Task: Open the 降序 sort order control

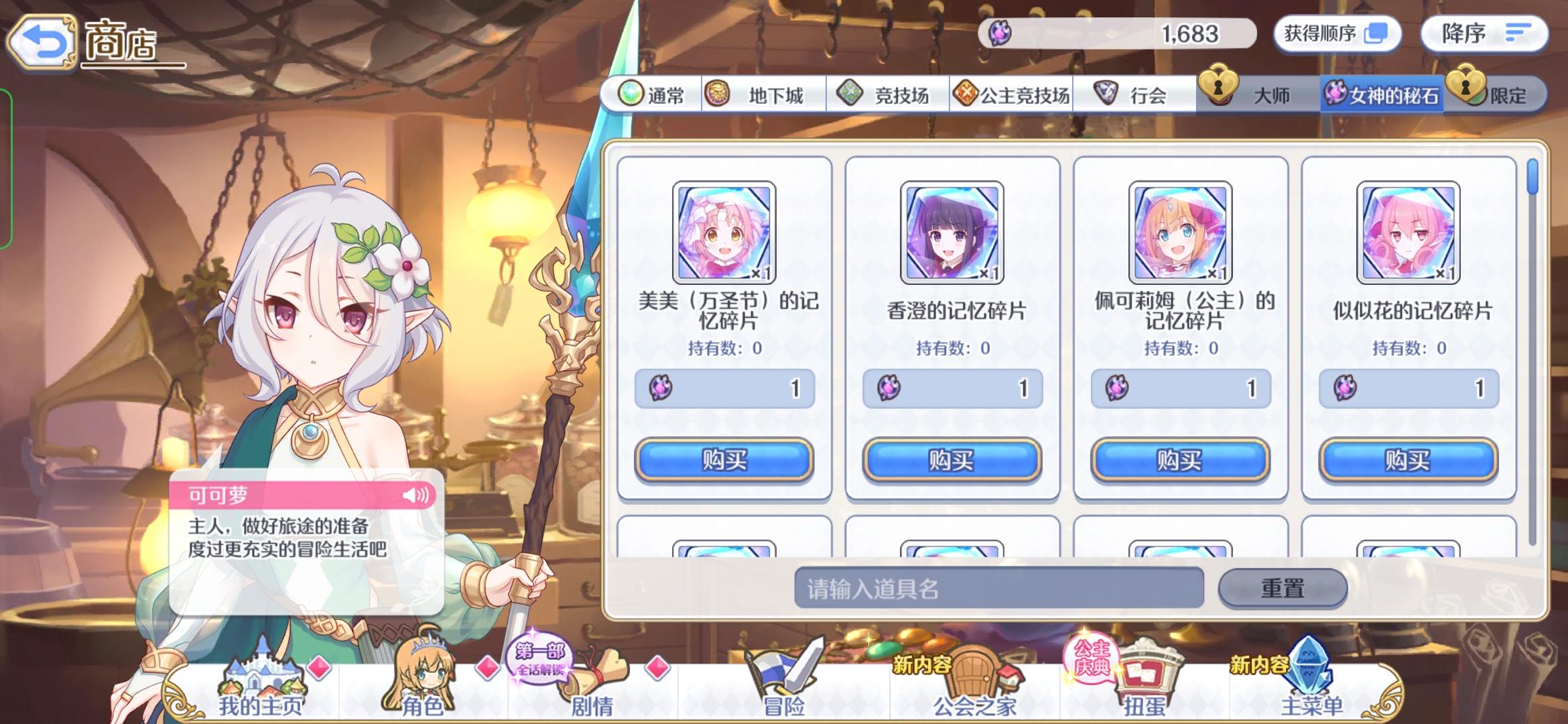Action: (1483, 32)
